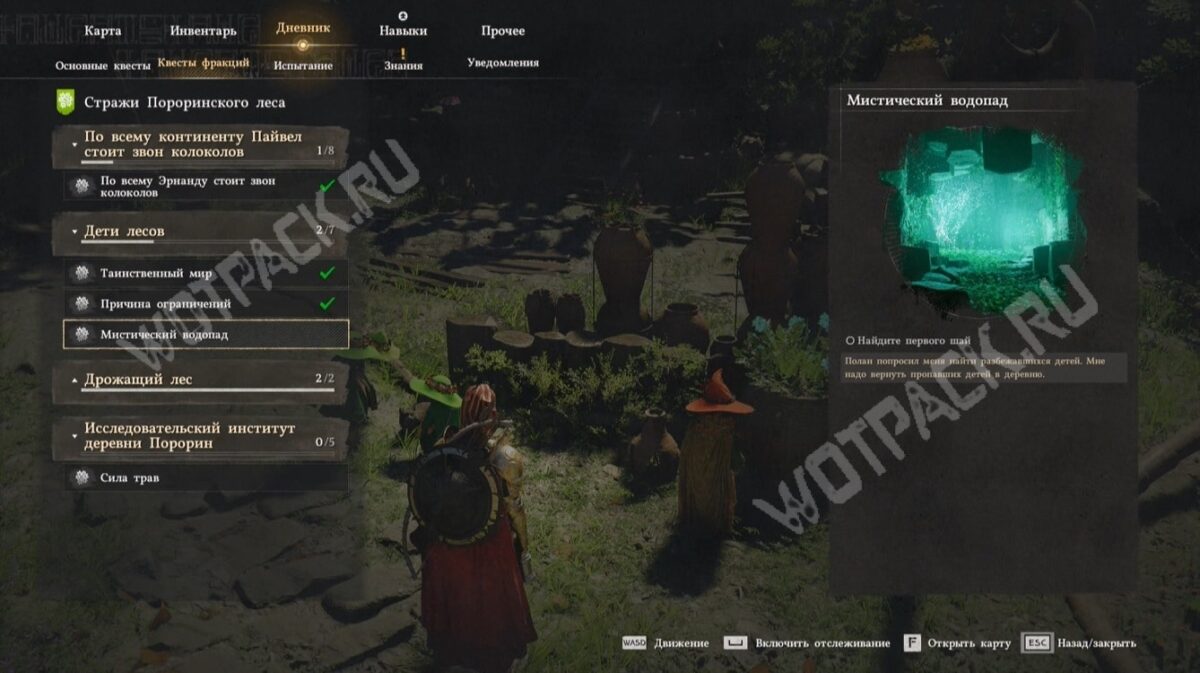Screen dimensions: 1200x673
Task: Open the Испытание sub-tab
Action: 303,65
